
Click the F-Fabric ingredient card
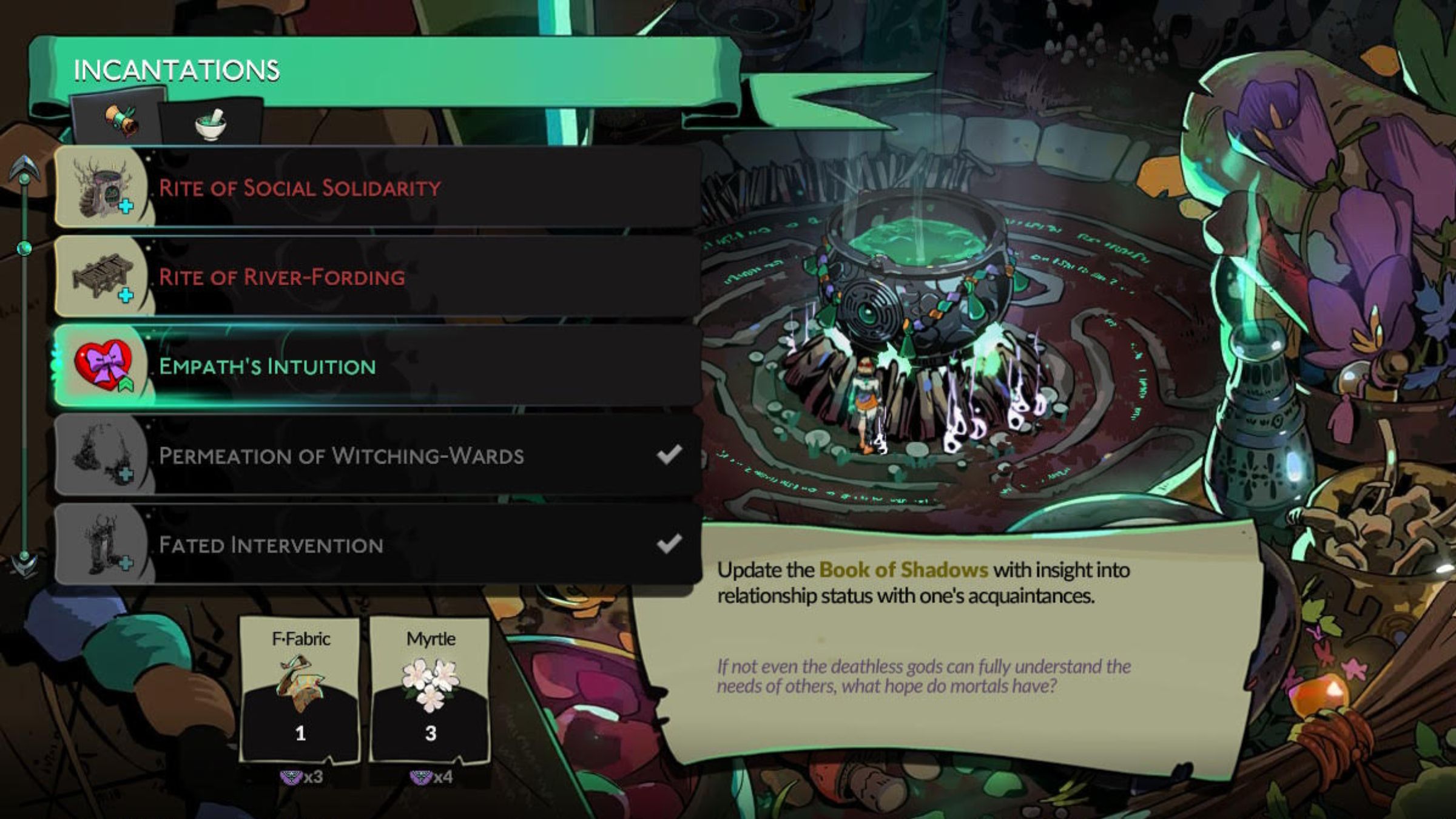301,690
